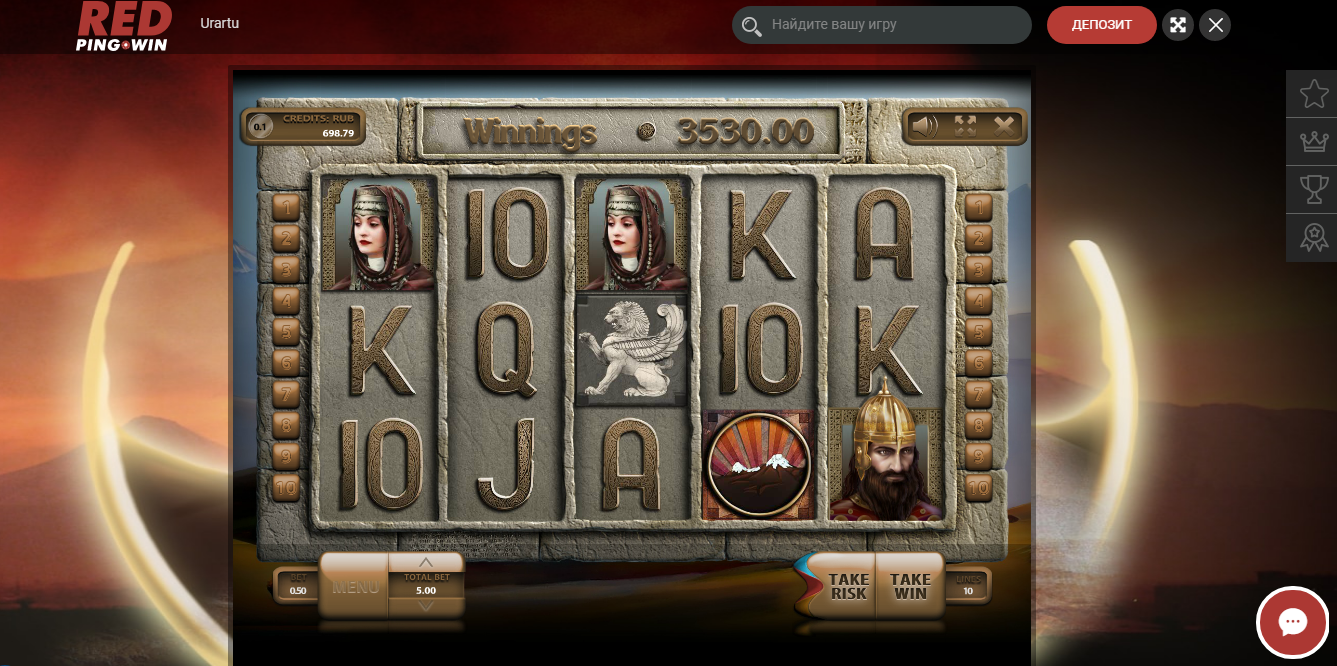Expand the slot game to fullscreen
This screenshot has height=666, width=1337.
[965, 126]
